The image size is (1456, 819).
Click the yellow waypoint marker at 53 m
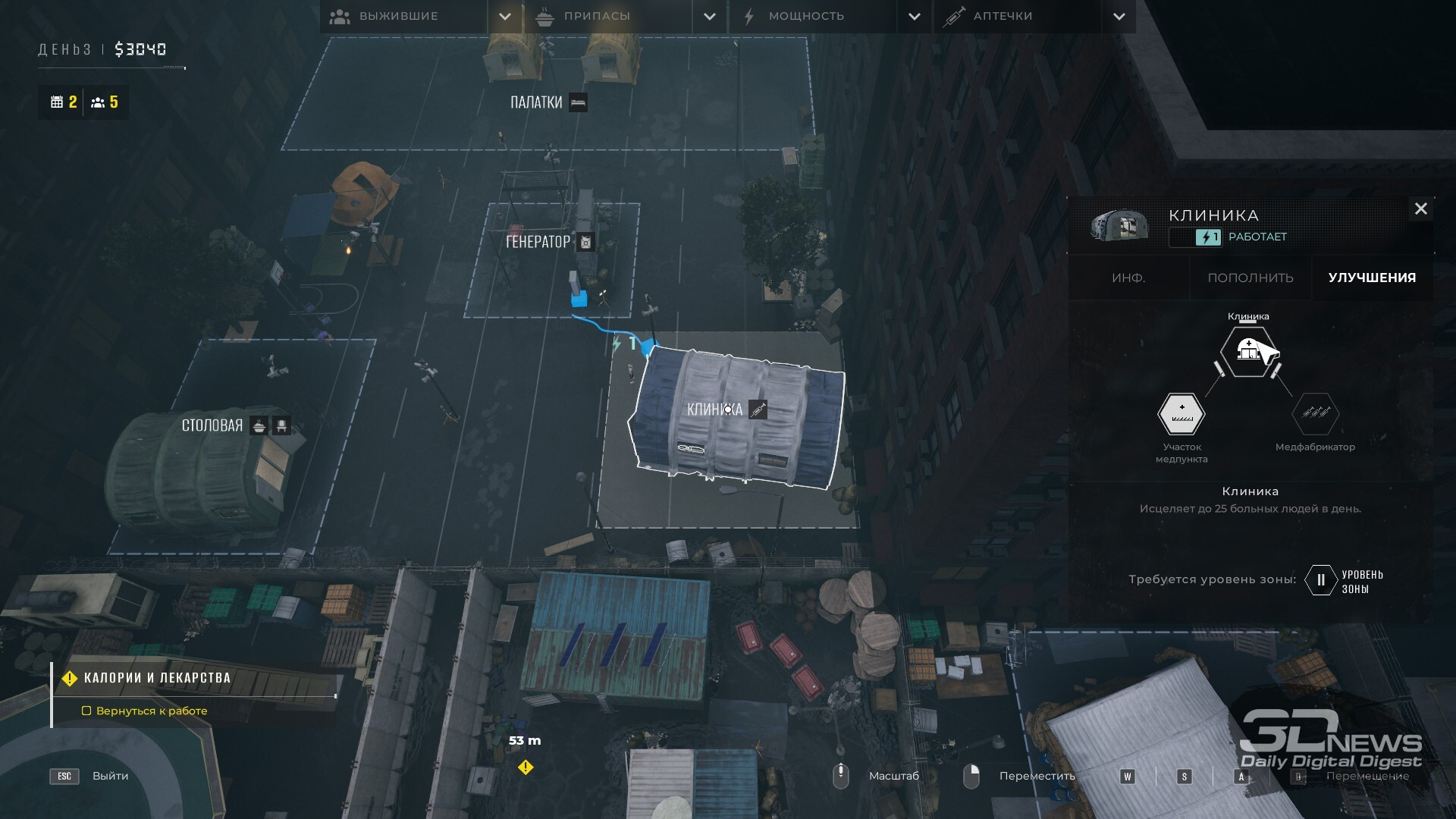[x=526, y=767]
